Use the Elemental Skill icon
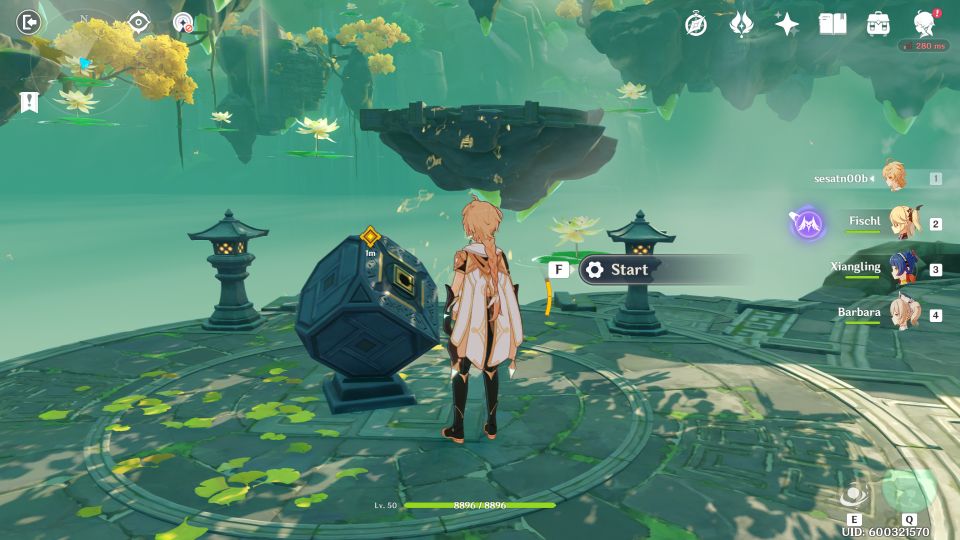This screenshot has height=540, width=960. coord(854,495)
